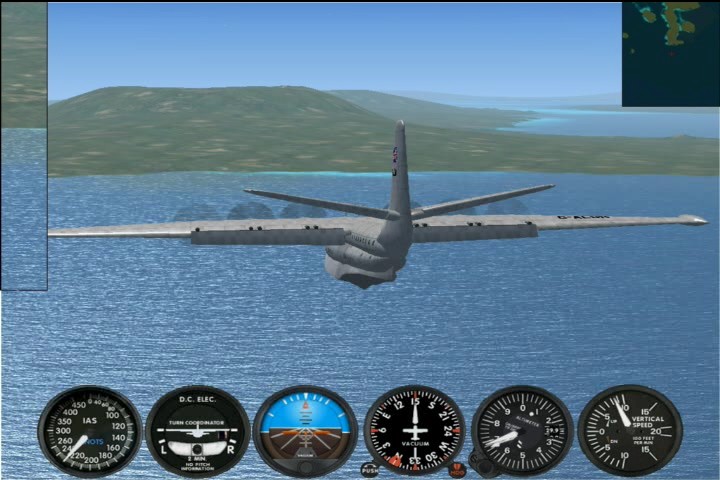Click the altimeter pressure adjustment knob
This screenshot has width=720, height=480.
(x=482, y=466)
